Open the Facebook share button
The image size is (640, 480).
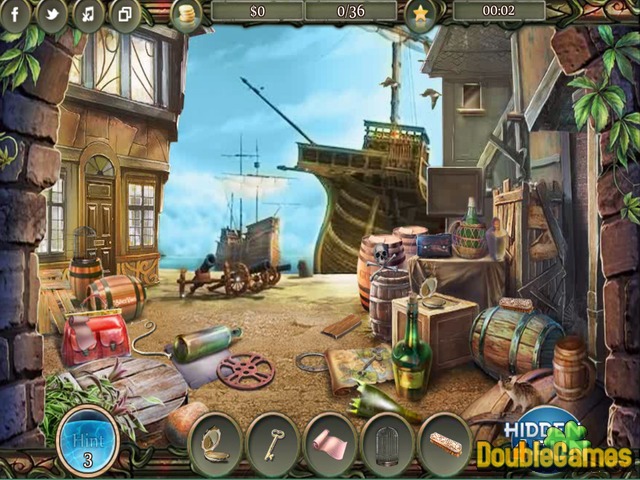tap(17, 14)
